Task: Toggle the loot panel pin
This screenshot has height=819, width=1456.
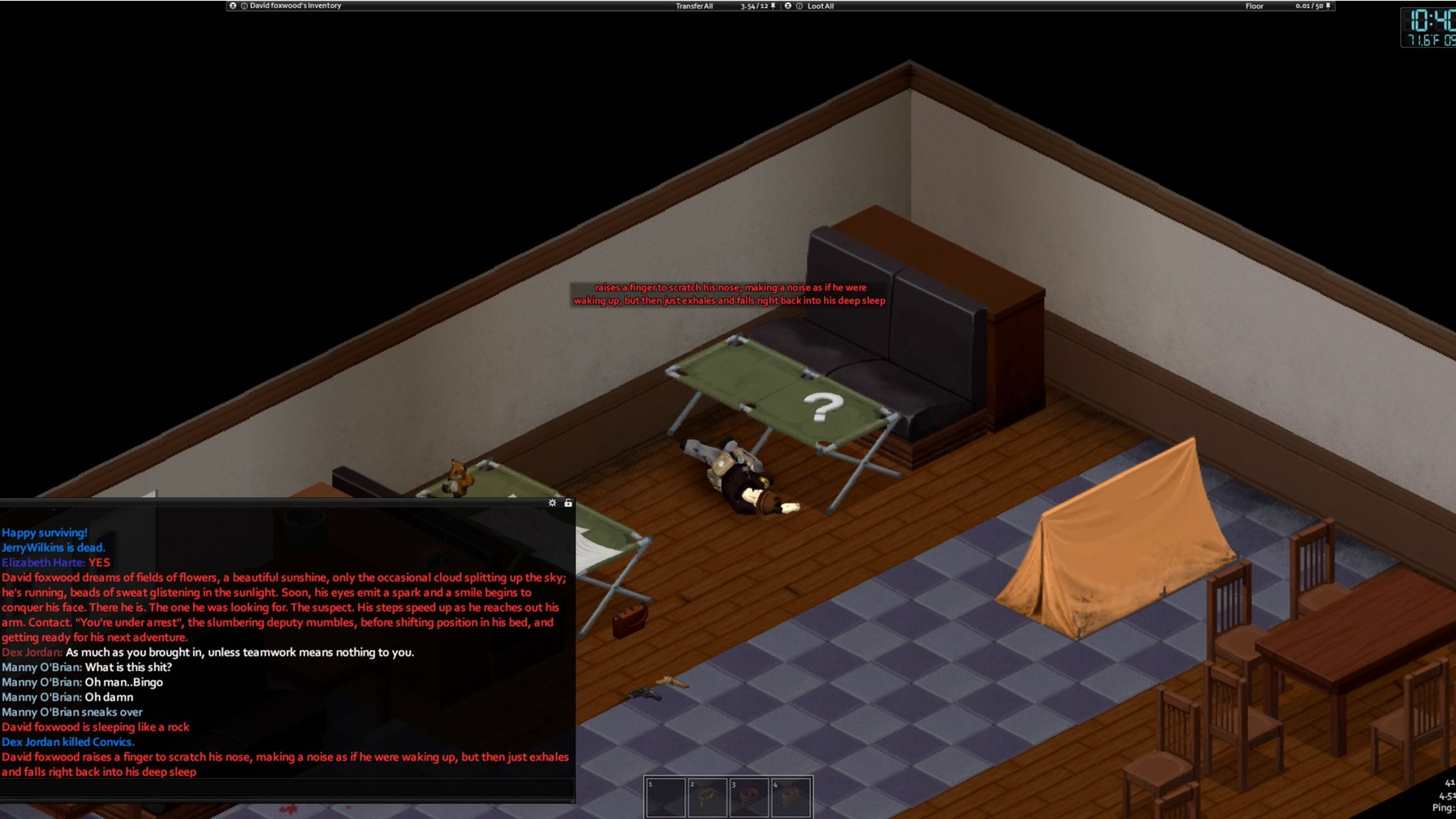Action: (1328, 6)
